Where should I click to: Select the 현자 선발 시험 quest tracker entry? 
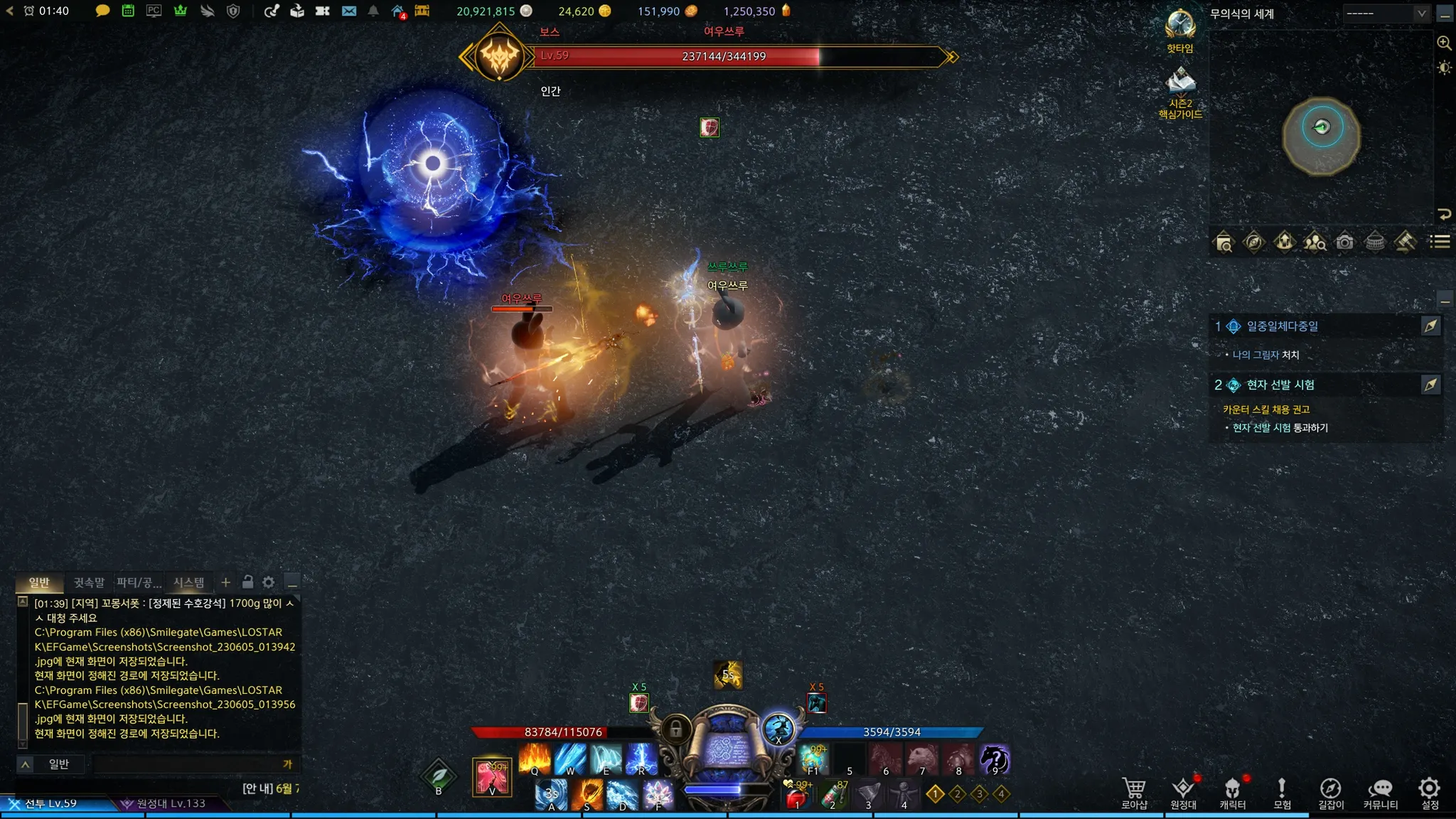point(1280,385)
